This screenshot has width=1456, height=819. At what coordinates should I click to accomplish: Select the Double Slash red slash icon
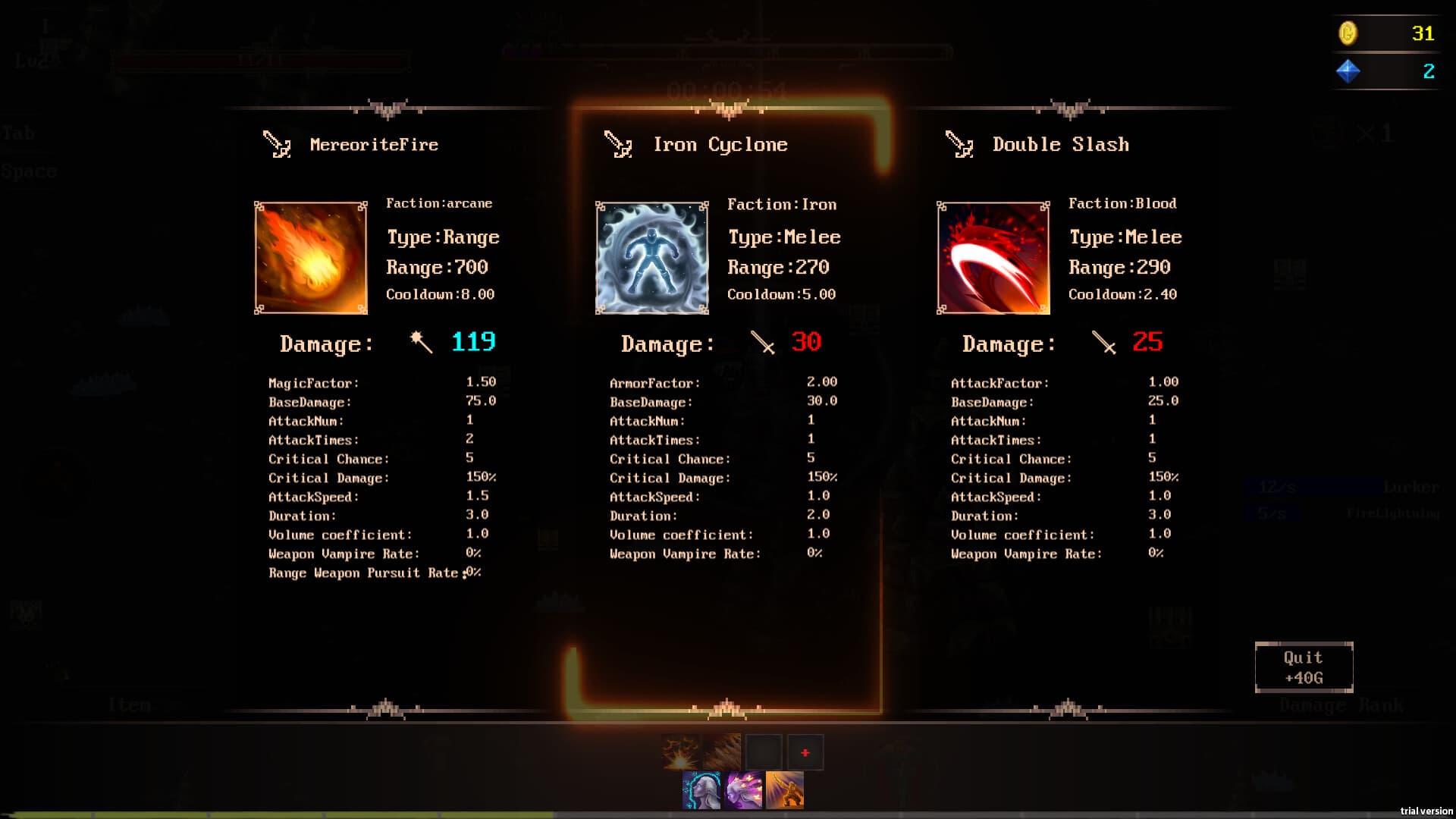[x=992, y=257]
